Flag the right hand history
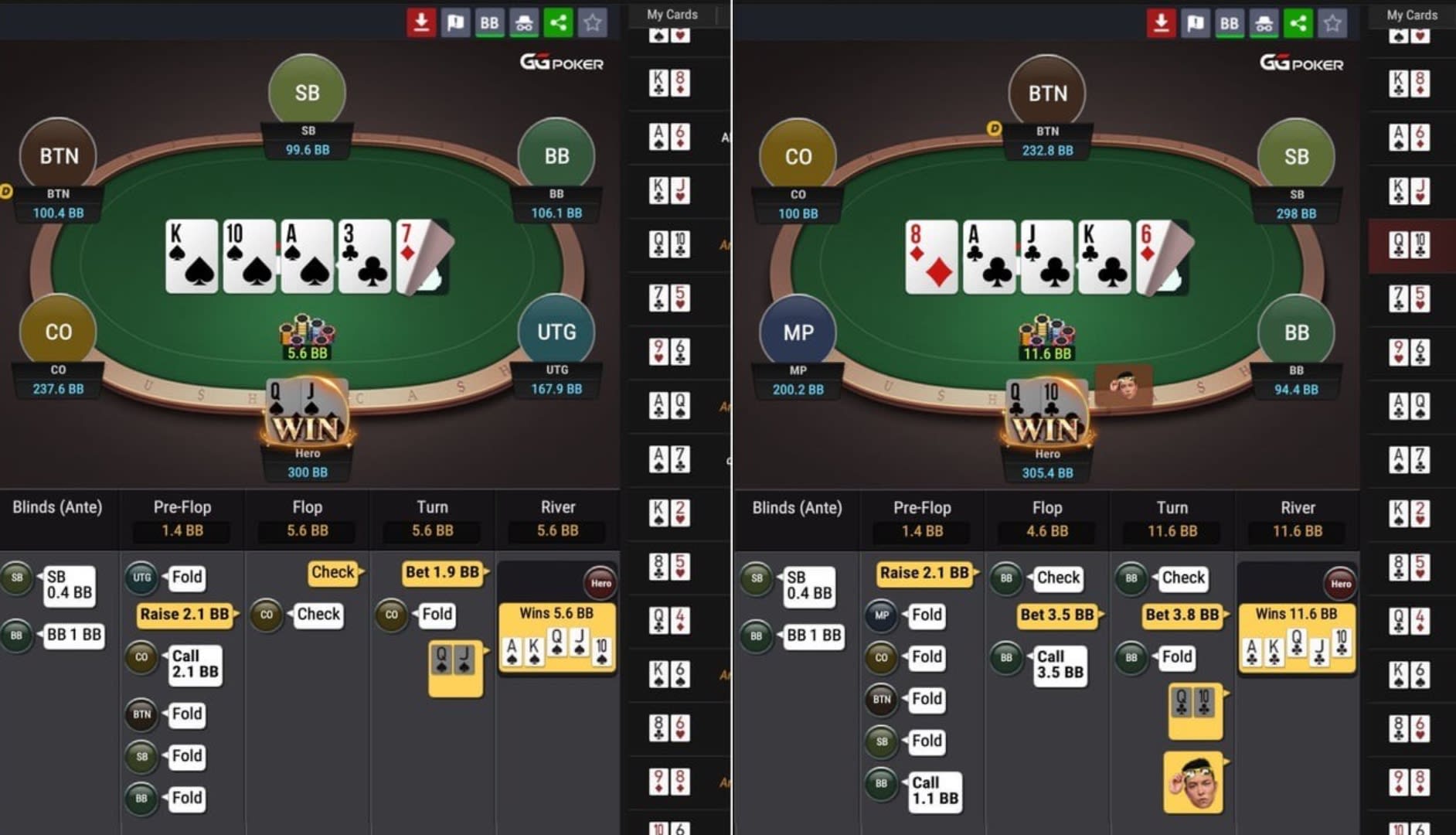The image size is (1456, 835). pyautogui.click(x=1196, y=22)
